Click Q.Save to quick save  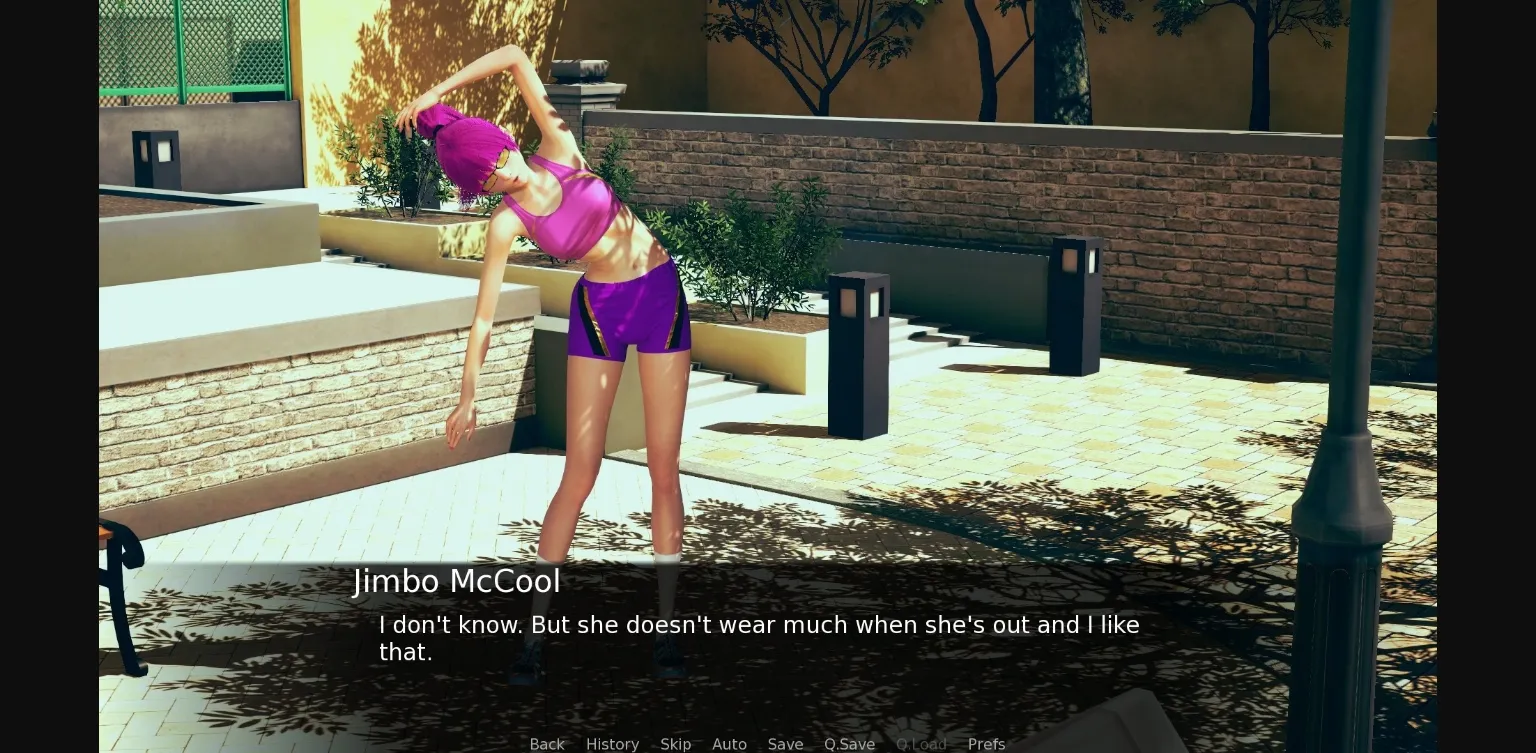click(849, 744)
